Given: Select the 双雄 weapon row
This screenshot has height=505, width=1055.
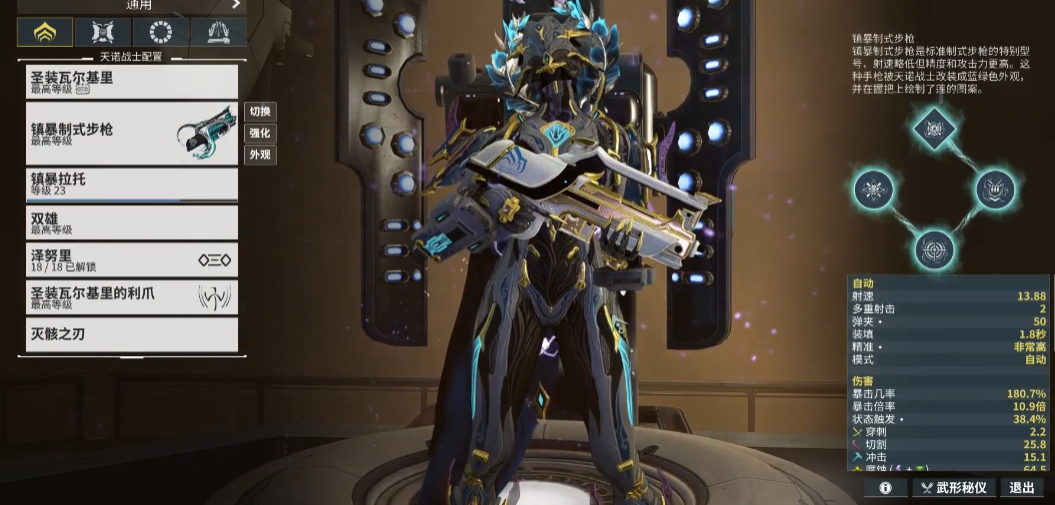Looking at the screenshot, I should click(x=131, y=222).
